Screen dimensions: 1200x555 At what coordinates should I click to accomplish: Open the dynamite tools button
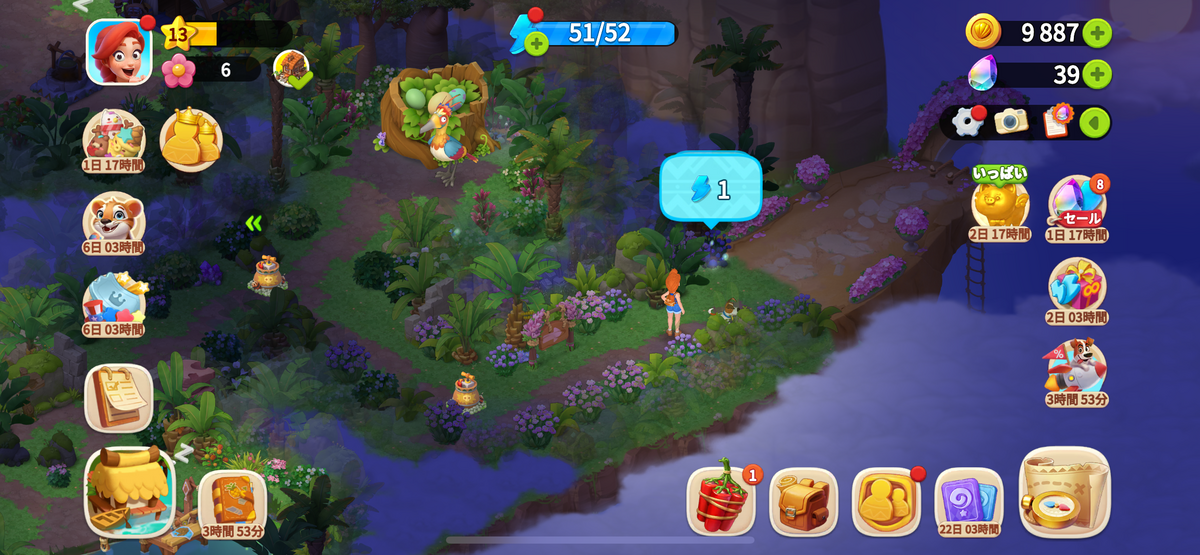click(720, 500)
